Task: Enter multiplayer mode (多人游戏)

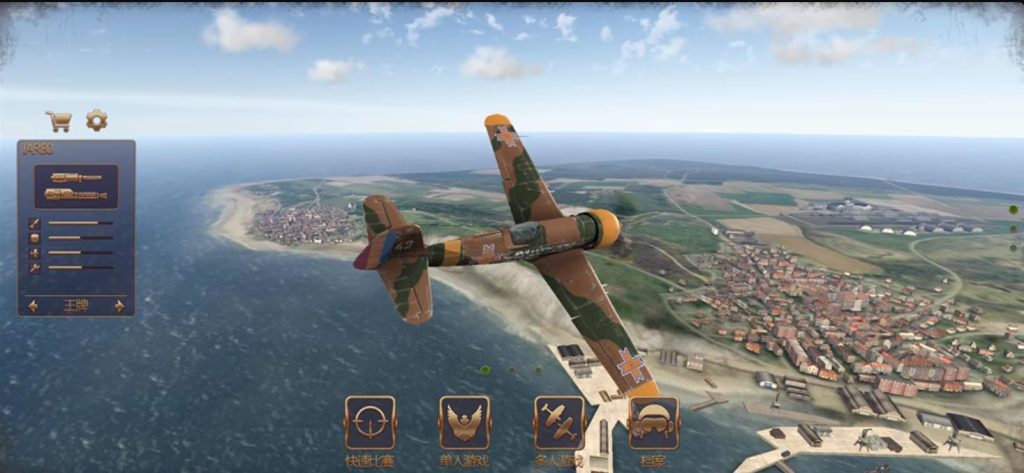Action: tap(559, 423)
